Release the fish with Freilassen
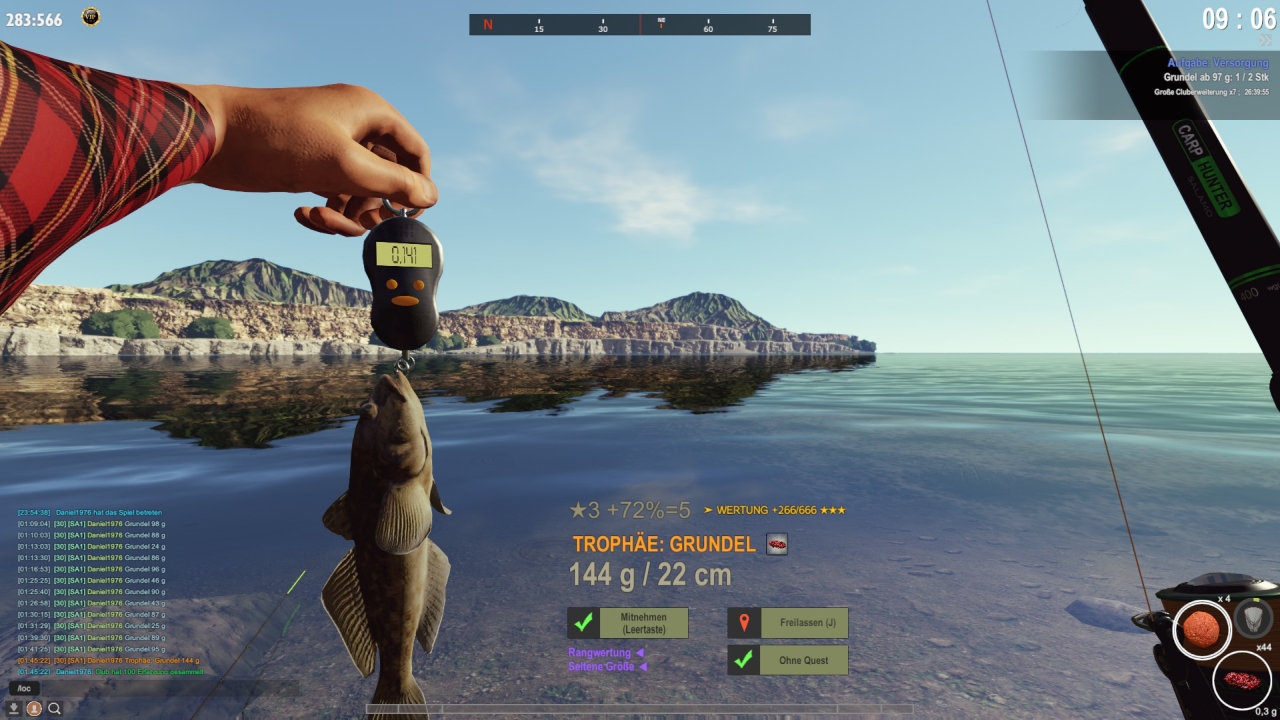This screenshot has height=720, width=1280. tap(788, 623)
